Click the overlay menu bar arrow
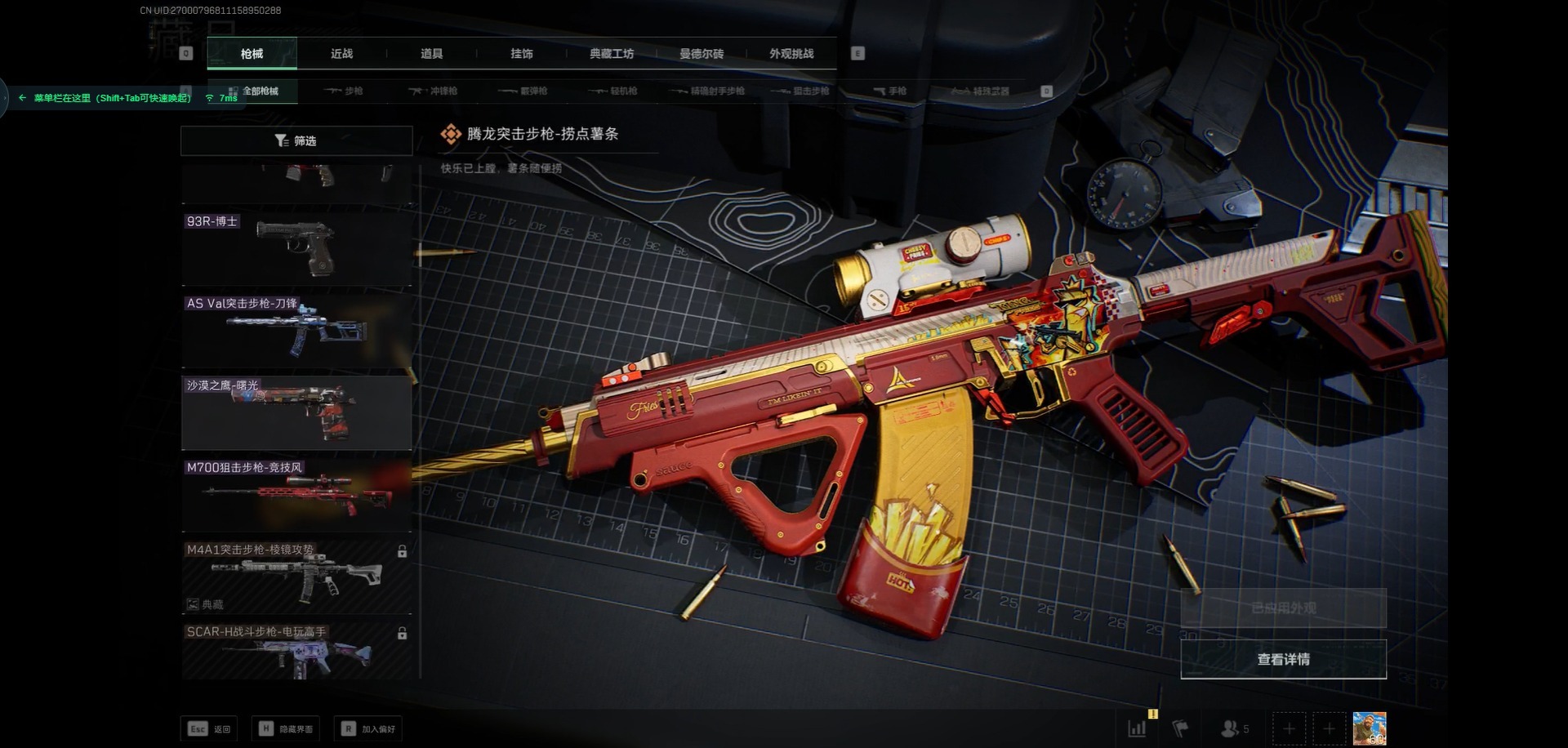Screen dimensions: 1568x748 [22, 98]
